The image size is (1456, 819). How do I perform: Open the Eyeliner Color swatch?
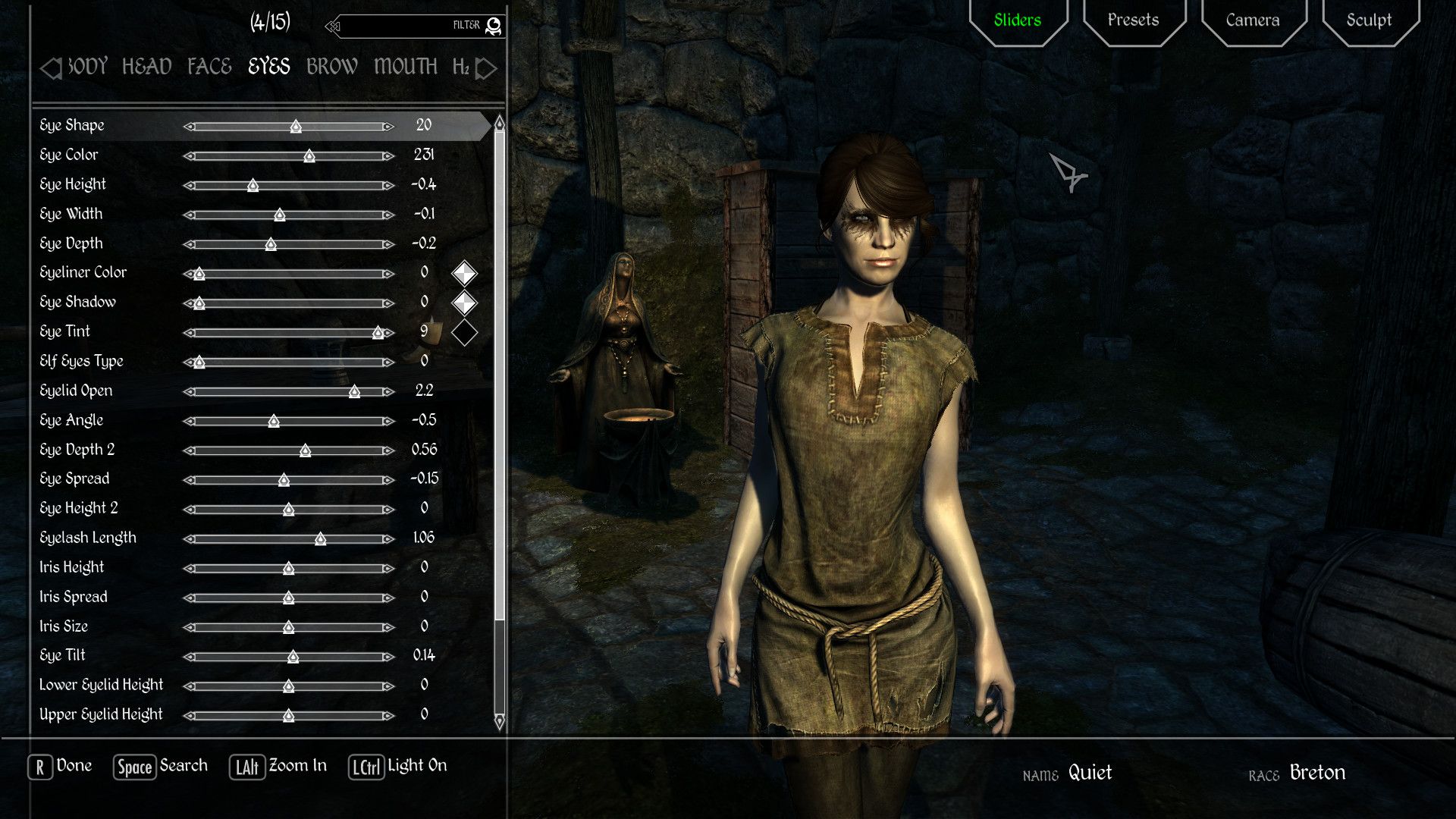pos(464,273)
